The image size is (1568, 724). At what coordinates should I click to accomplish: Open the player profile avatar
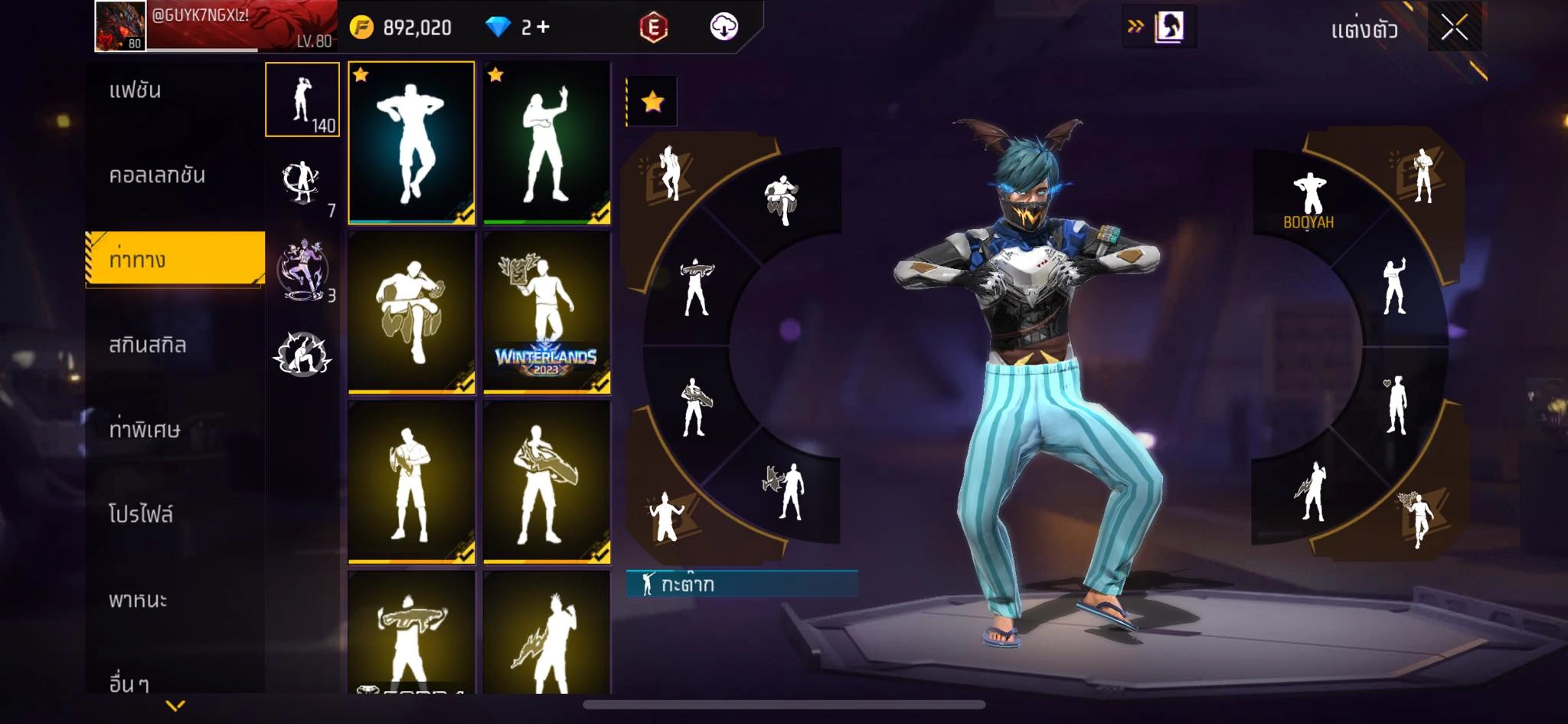[120, 26]
